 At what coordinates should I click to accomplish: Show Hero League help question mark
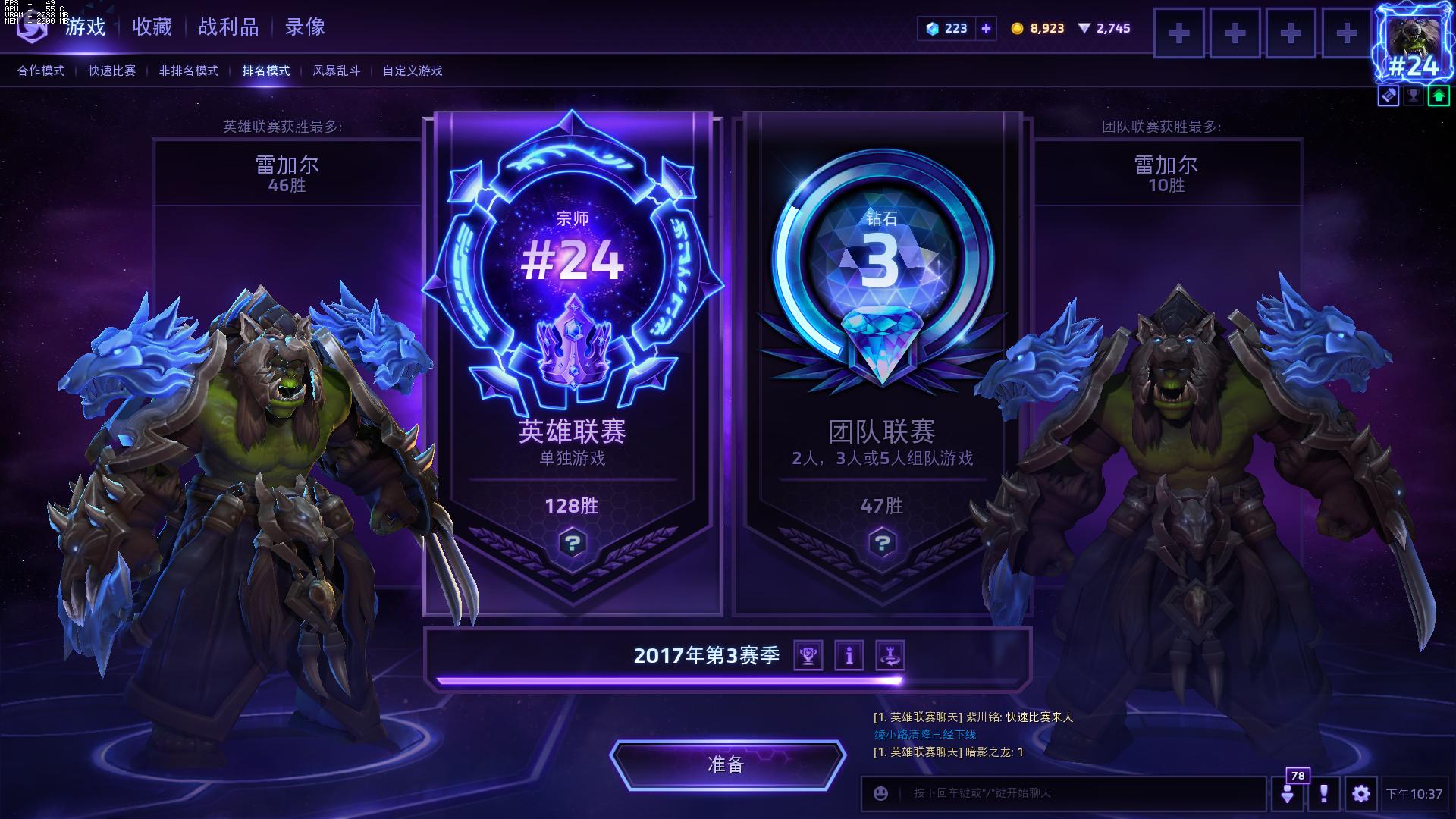(573, 543)
